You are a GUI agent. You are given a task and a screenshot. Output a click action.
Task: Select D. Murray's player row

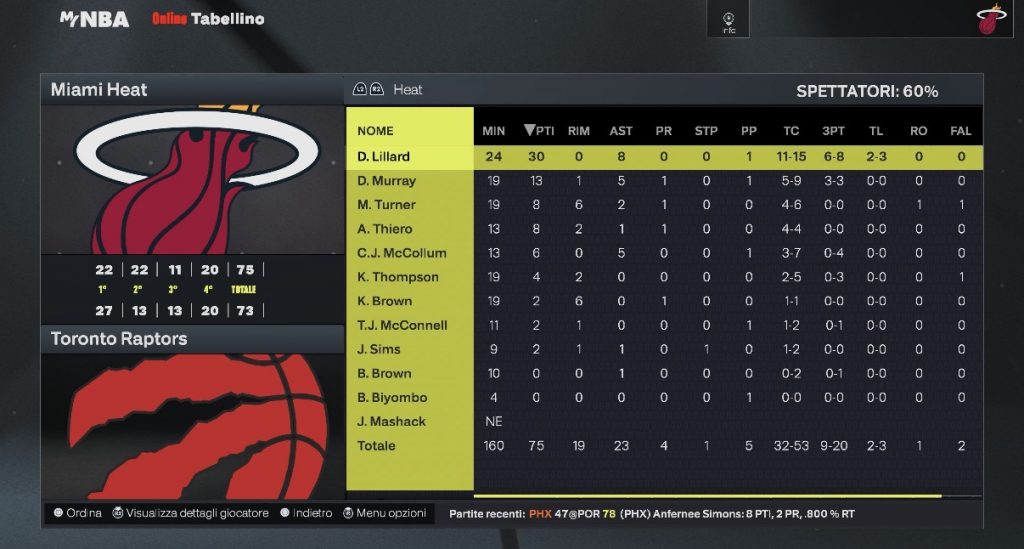coord(386,181)
